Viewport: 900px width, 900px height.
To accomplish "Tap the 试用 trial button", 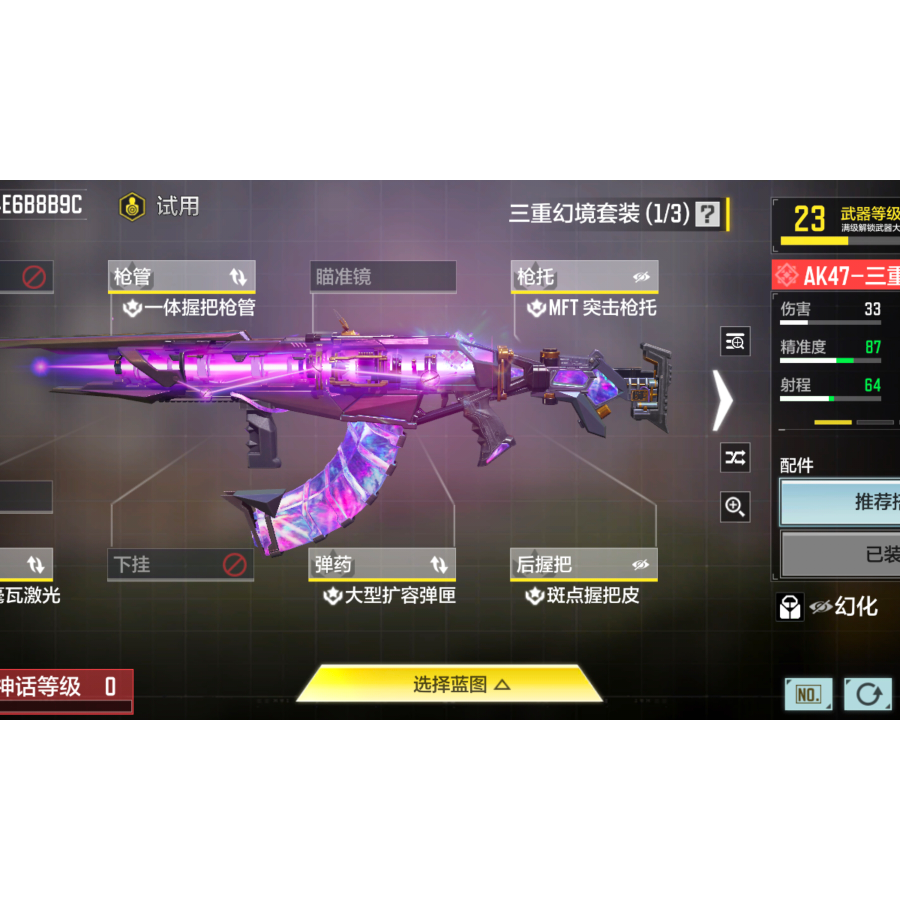I will coord(160,206).
